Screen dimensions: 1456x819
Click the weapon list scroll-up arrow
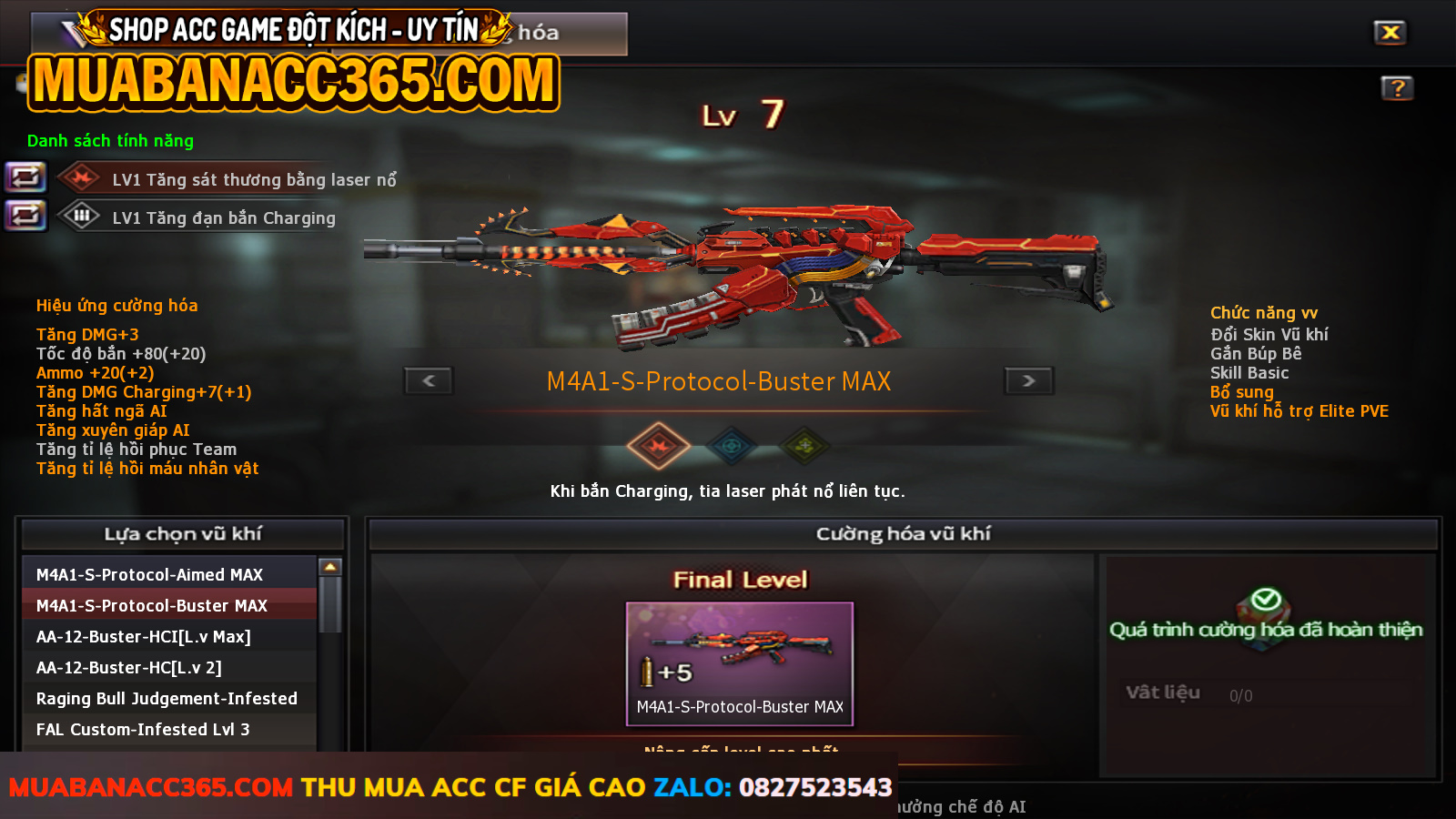click(330, 567)
